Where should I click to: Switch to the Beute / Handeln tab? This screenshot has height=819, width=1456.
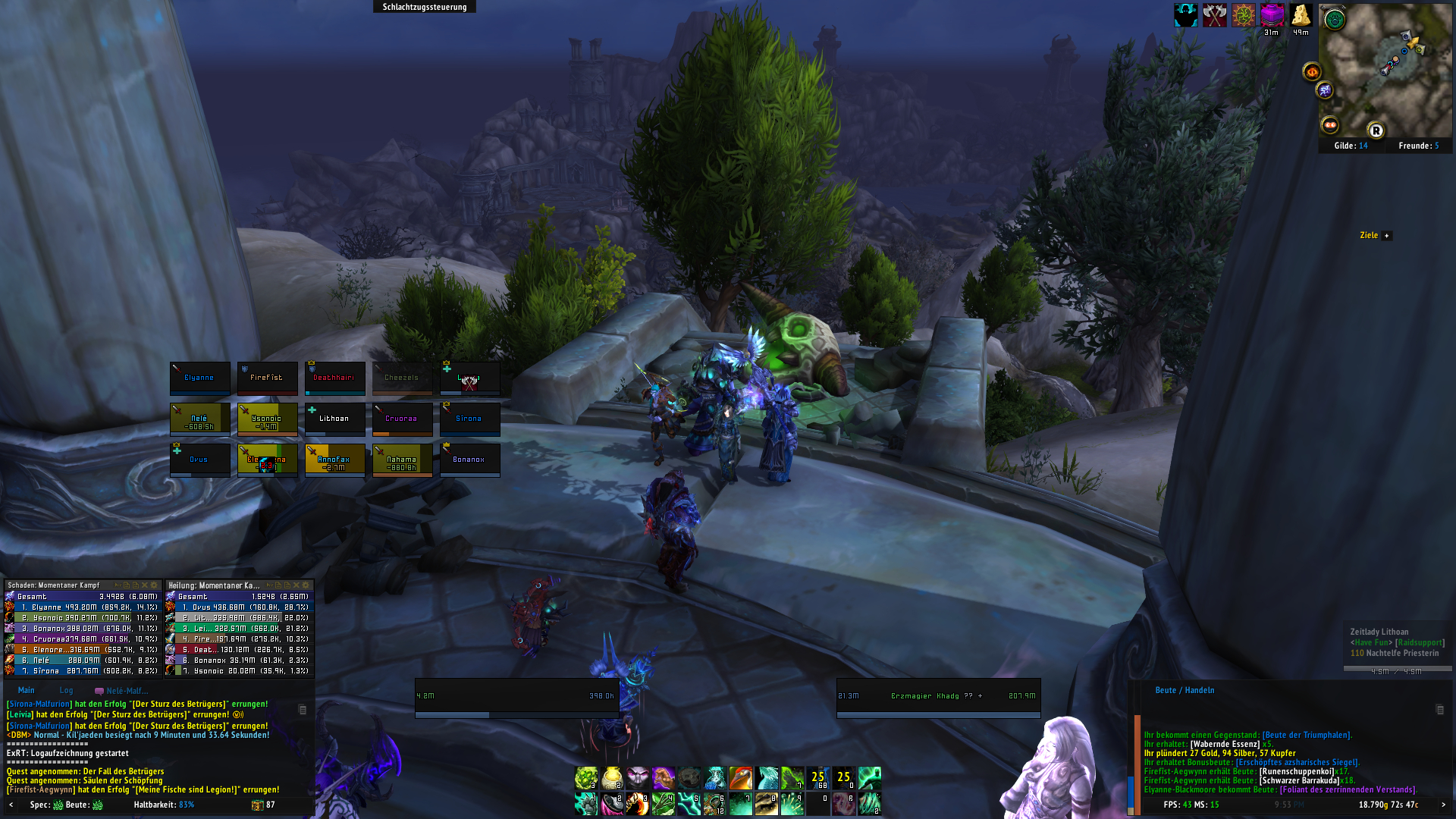pos(1185,690)
